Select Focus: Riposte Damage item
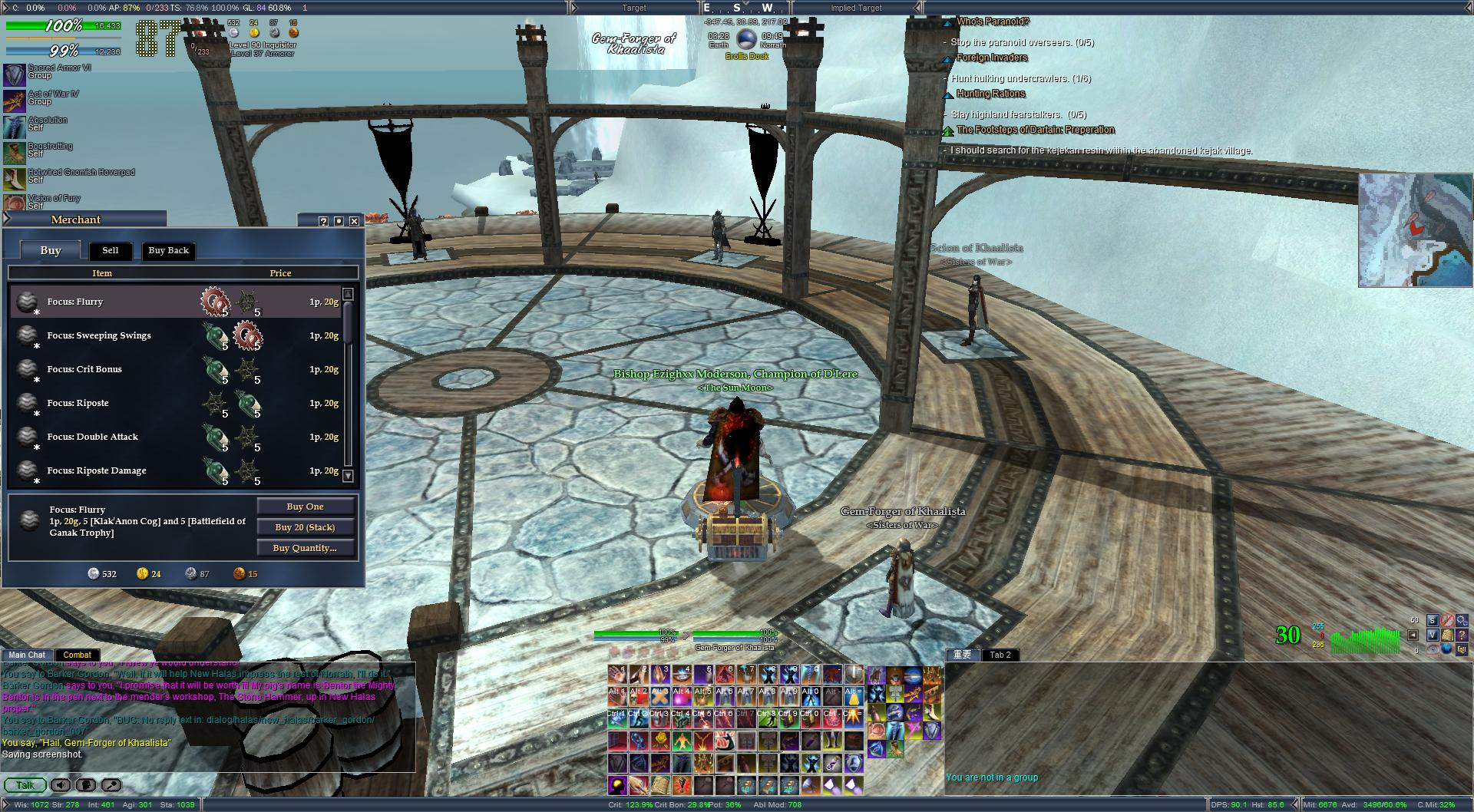Screen dimensions: 1474x812 pos(96,470)
